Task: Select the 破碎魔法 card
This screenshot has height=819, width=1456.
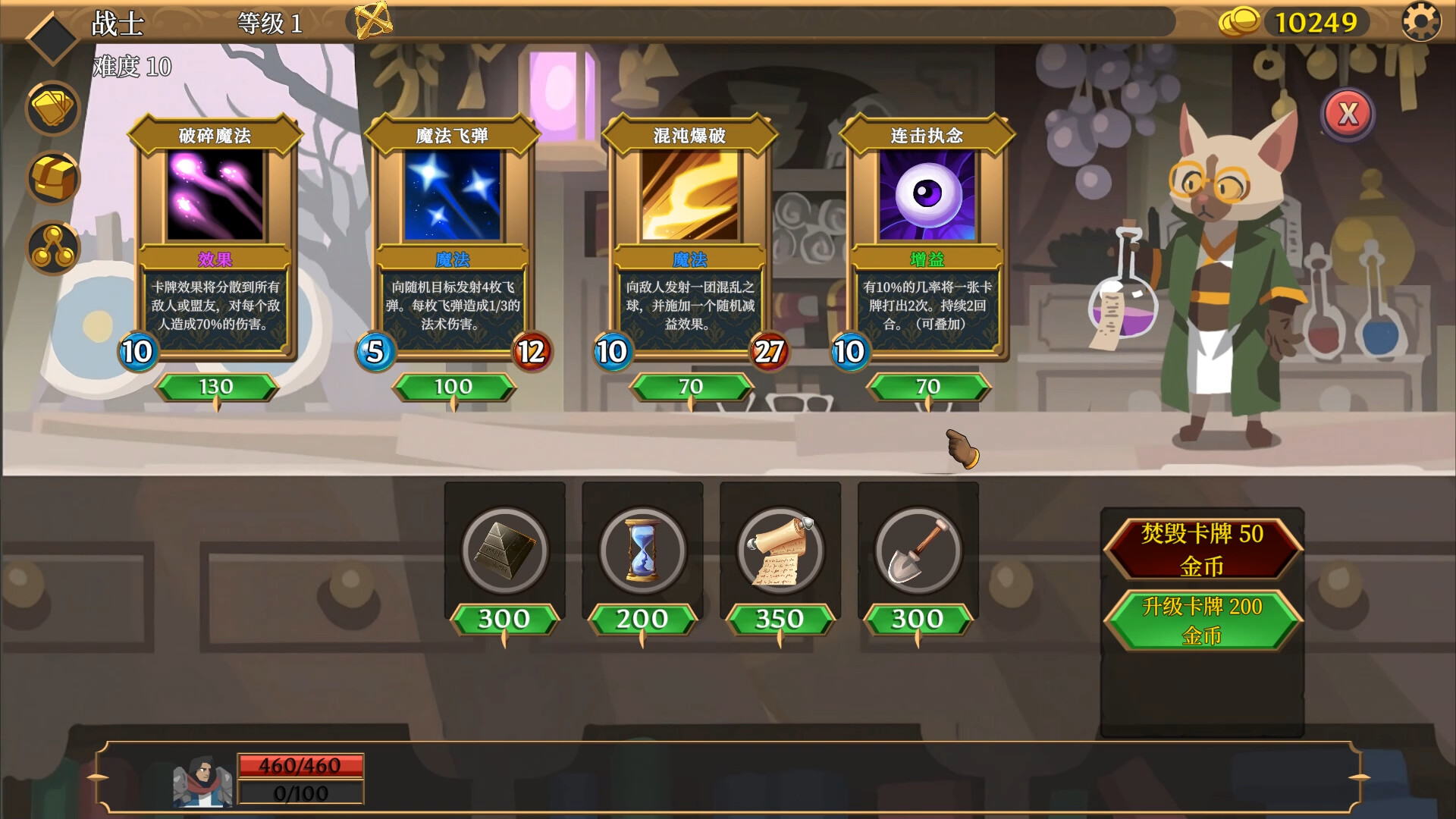Action: 216,235
